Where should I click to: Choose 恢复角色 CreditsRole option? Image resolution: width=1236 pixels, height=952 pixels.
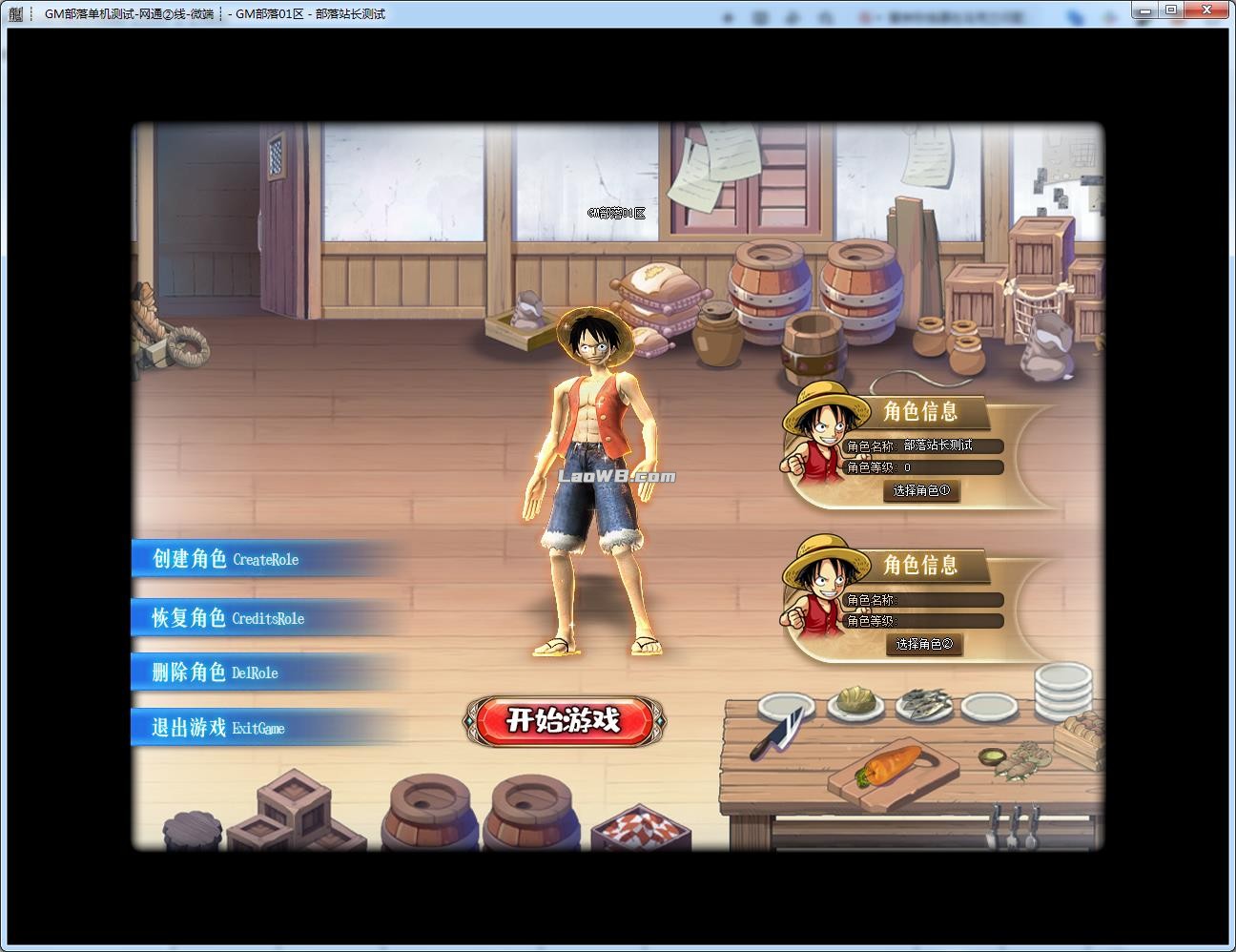tap(229, 618)
